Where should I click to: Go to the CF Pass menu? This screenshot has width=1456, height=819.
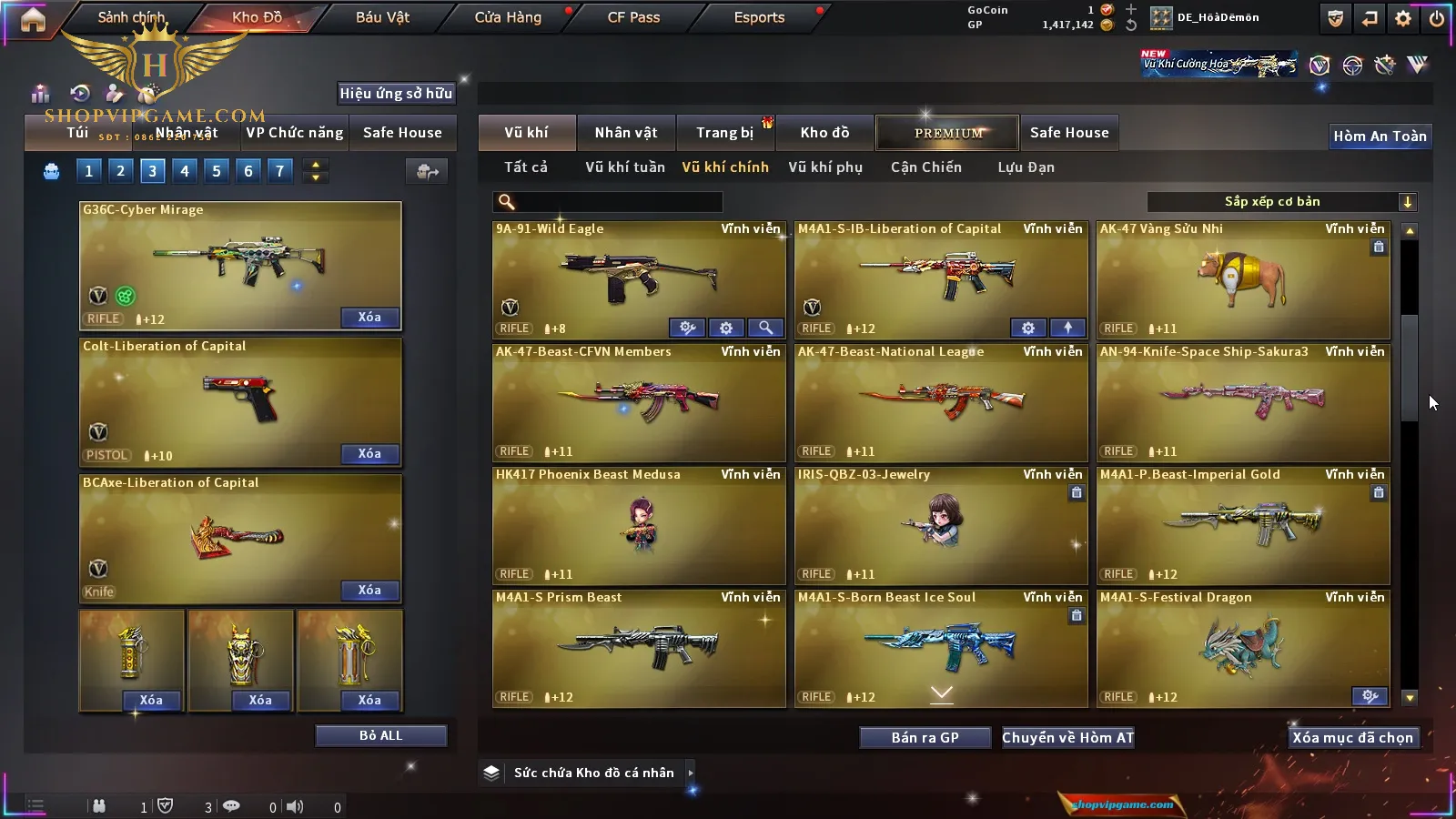633,17
